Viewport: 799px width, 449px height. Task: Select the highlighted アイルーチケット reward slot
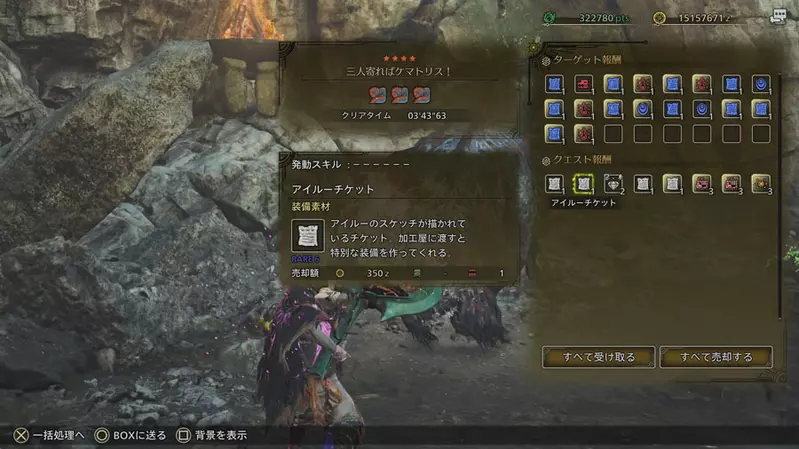coord(583,183)
